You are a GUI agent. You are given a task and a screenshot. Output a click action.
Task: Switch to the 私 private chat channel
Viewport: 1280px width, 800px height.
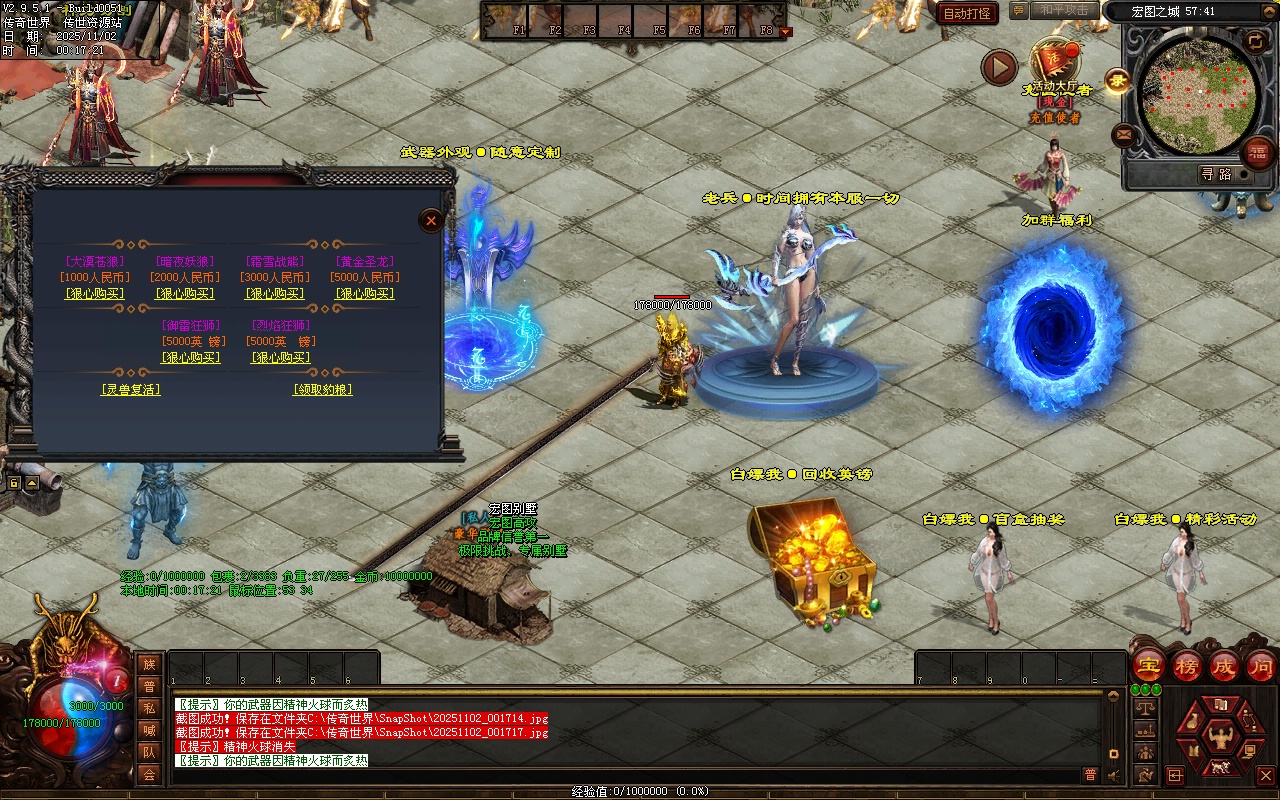149,708
